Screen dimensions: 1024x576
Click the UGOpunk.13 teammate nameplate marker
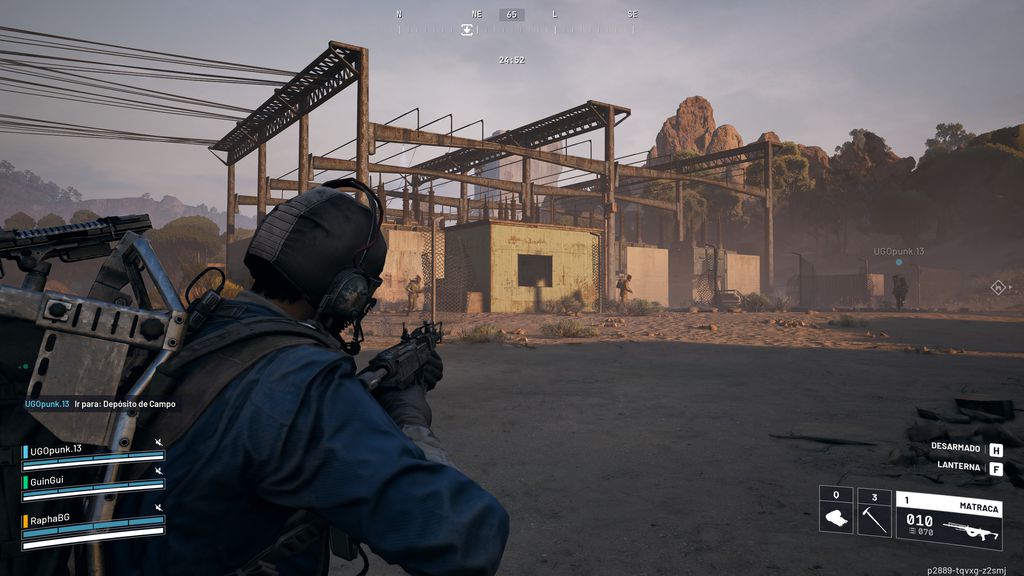tap(898, 252)
